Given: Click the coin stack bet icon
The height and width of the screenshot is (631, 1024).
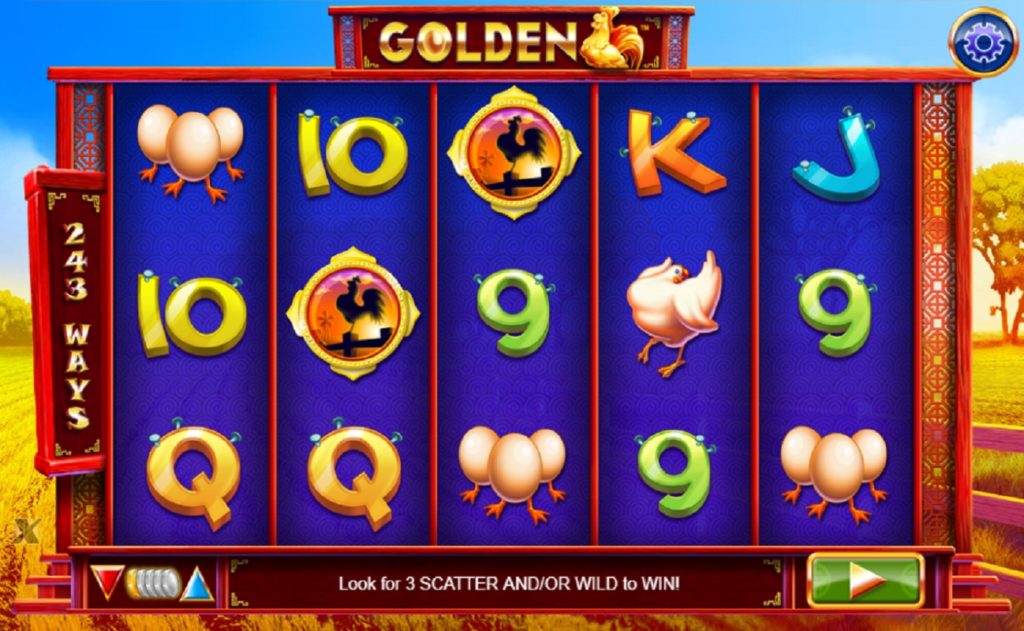Looking at the screenshot, I should (x=153, y=583).
